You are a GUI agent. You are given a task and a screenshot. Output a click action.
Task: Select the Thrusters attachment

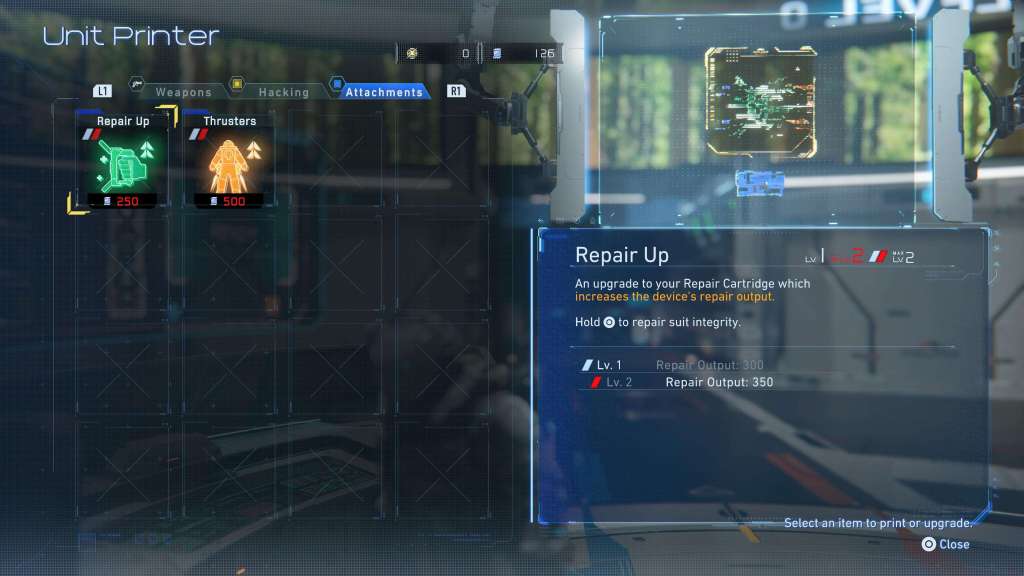pyautogui.click(x=229, y=160)
